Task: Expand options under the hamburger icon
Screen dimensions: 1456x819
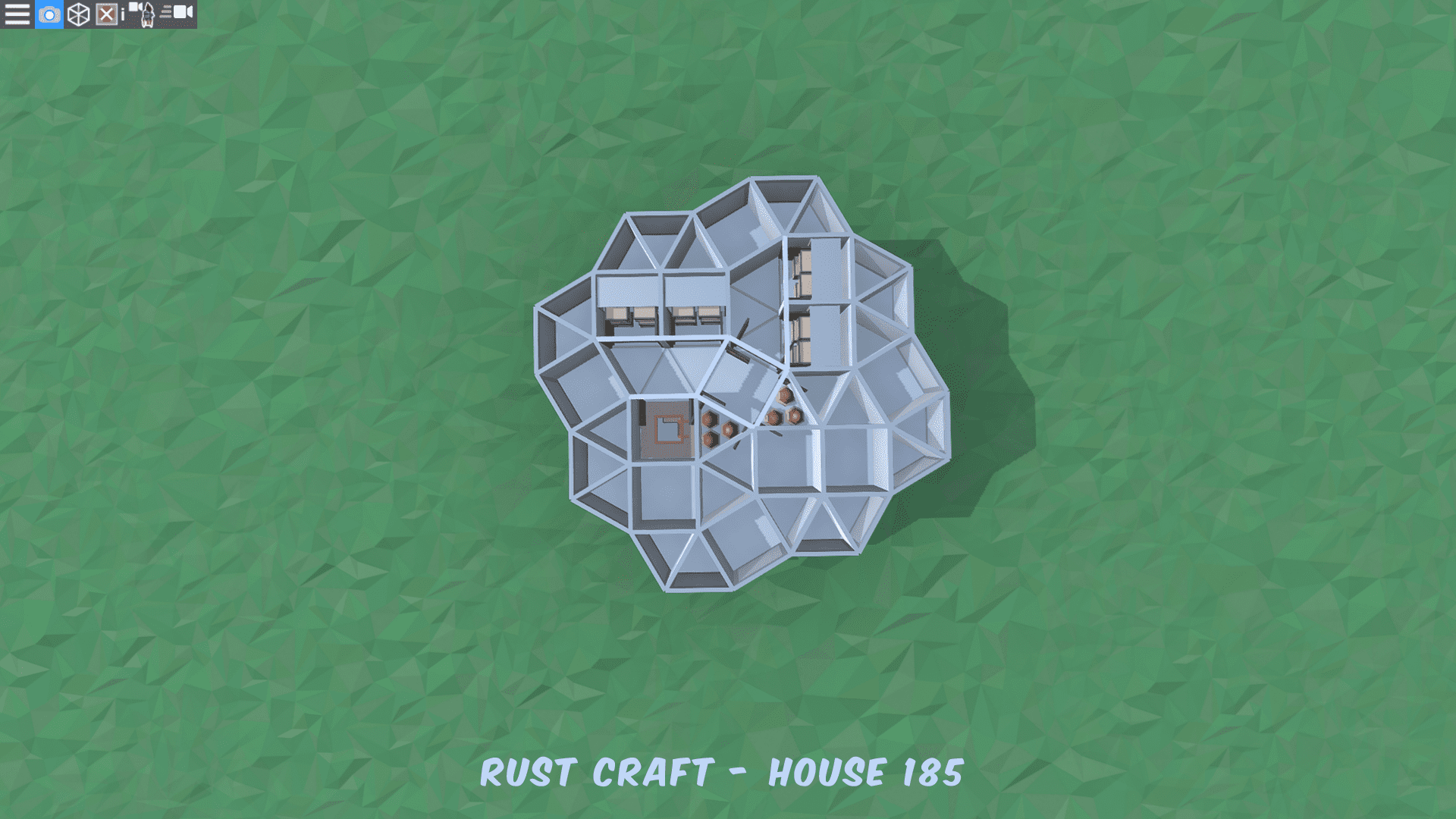Action: click(x=17, y=13)
